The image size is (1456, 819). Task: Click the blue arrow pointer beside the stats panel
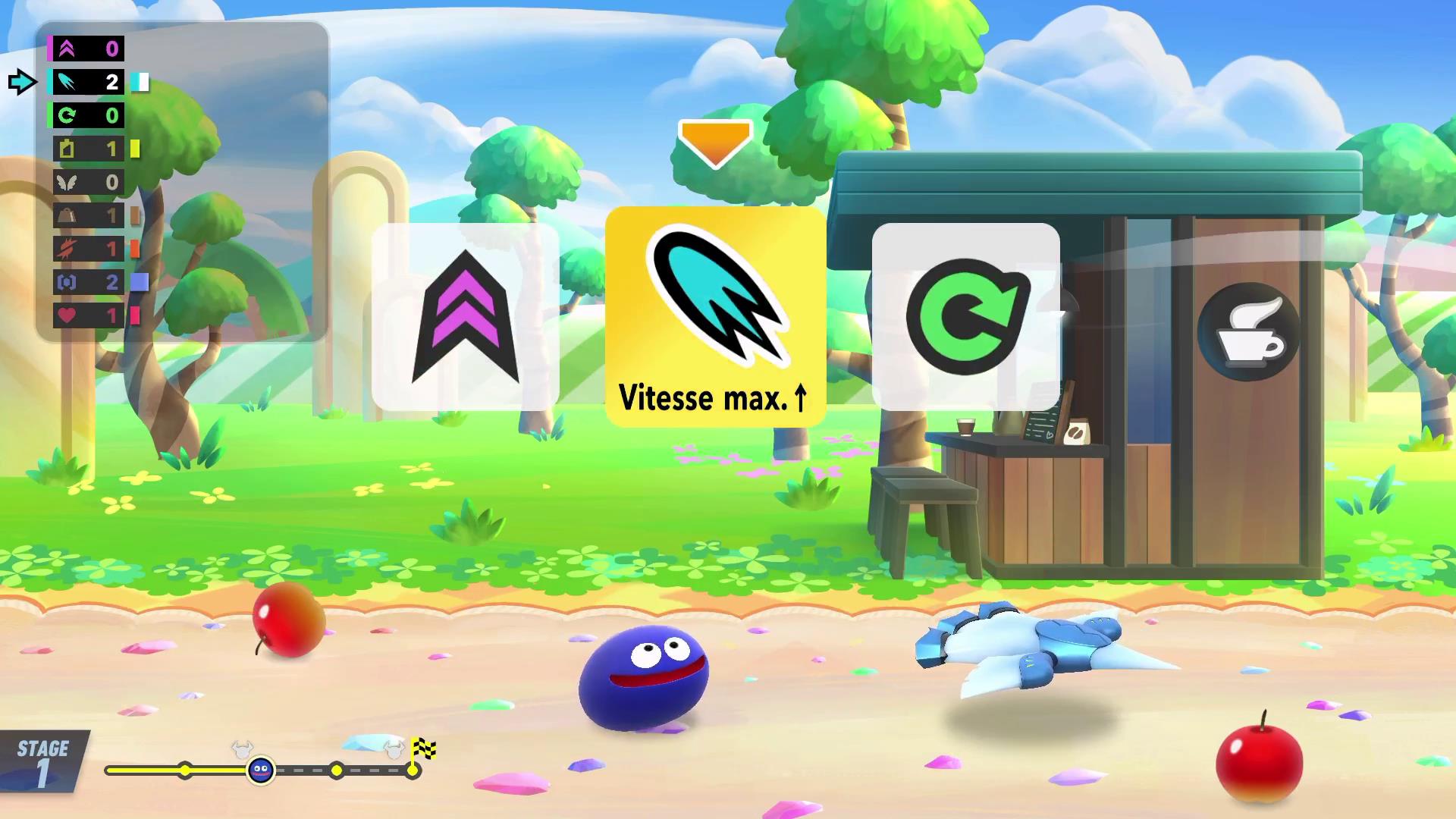coord(22,83)
